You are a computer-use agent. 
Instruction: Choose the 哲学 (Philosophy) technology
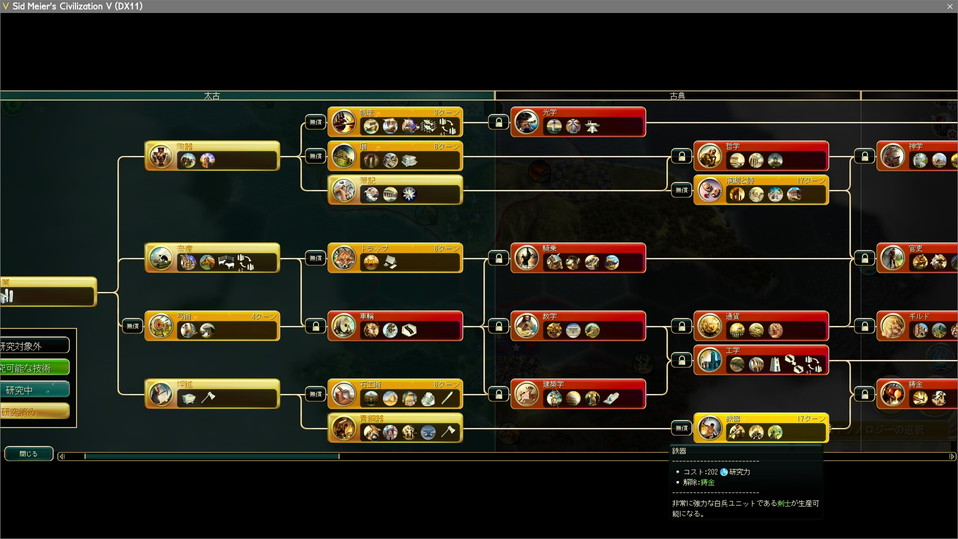click(x=761, y=156)
